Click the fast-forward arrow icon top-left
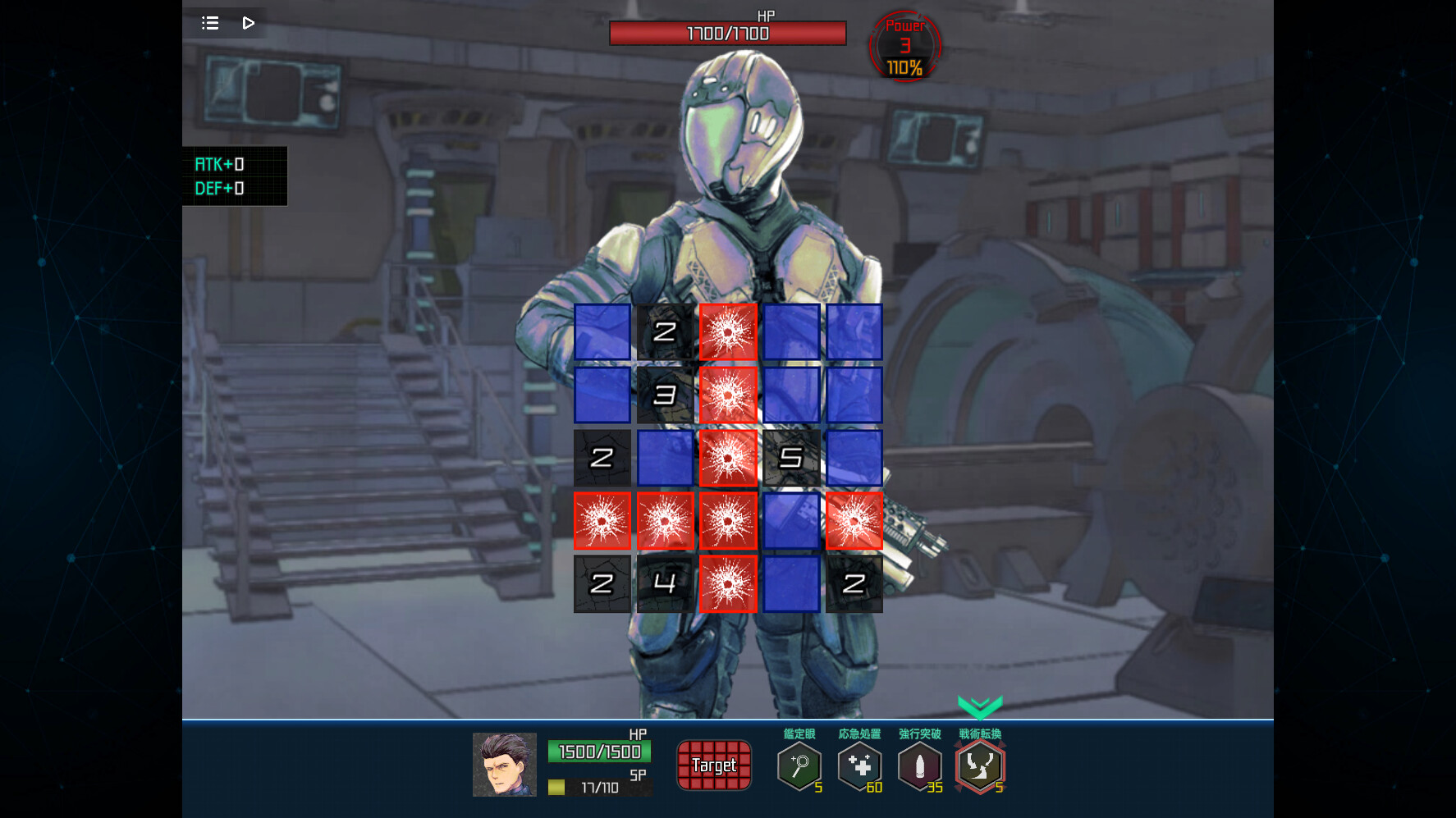Screen dimensions: 1456x818 click(249, 23)
